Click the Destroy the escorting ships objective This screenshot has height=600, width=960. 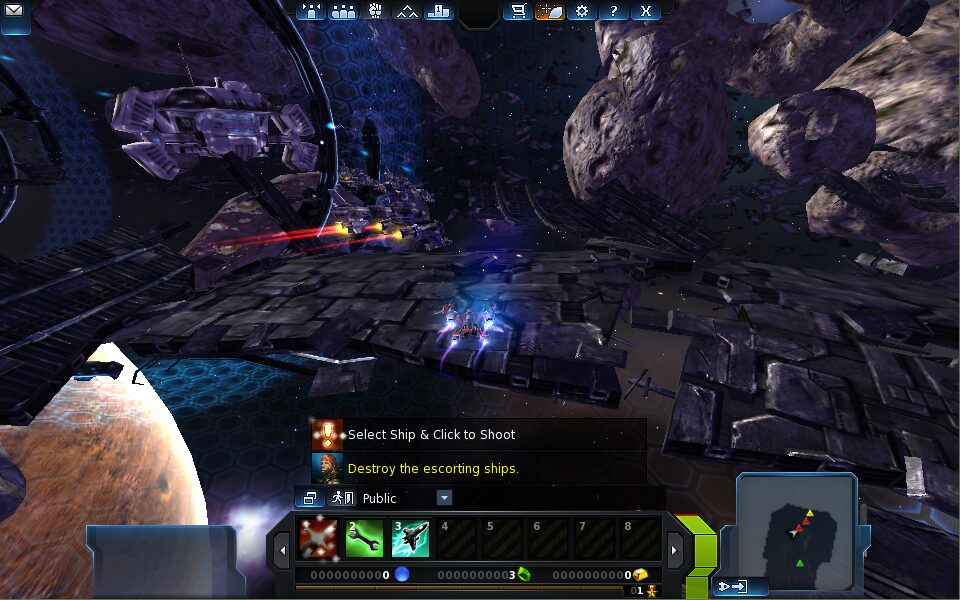coord(432,468)
